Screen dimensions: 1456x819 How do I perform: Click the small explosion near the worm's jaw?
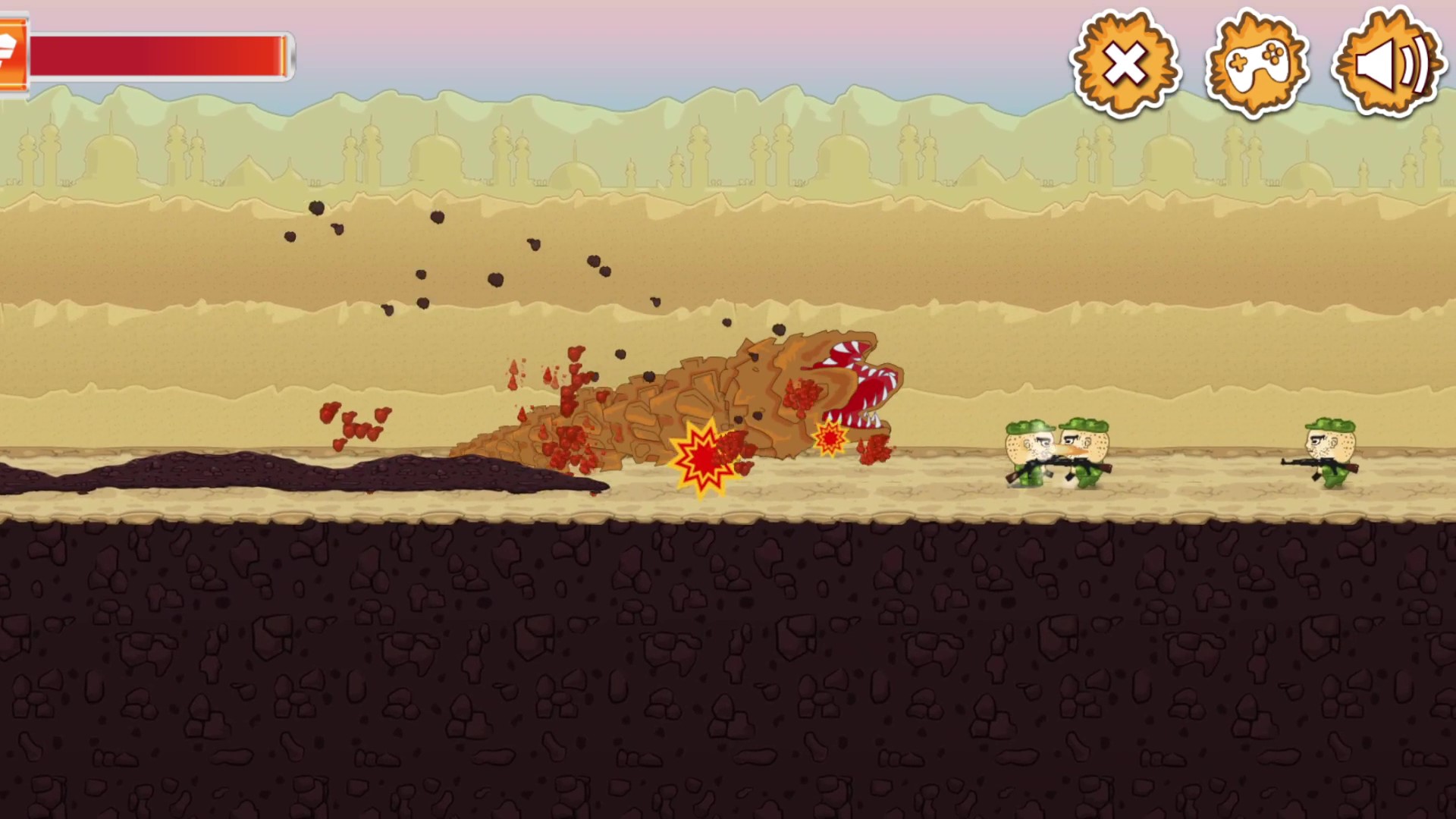[829, 438]
